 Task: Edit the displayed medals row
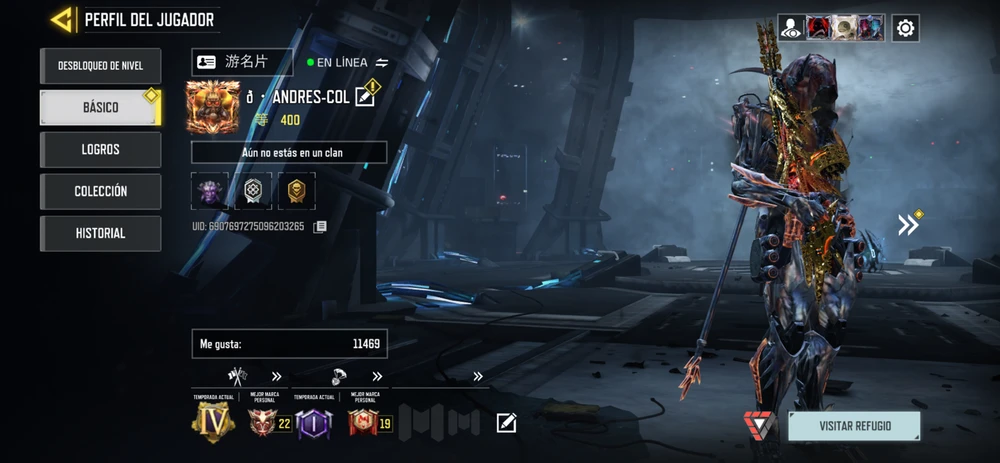(x=507, y=423)
